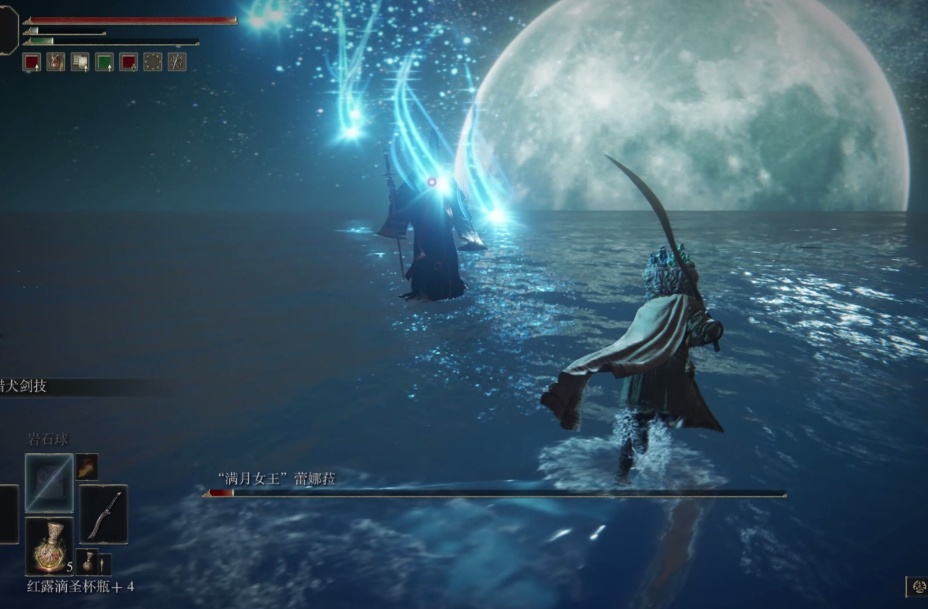Choose the small flask icon beside the item slot
928x609 pixels.
(88, 561)
